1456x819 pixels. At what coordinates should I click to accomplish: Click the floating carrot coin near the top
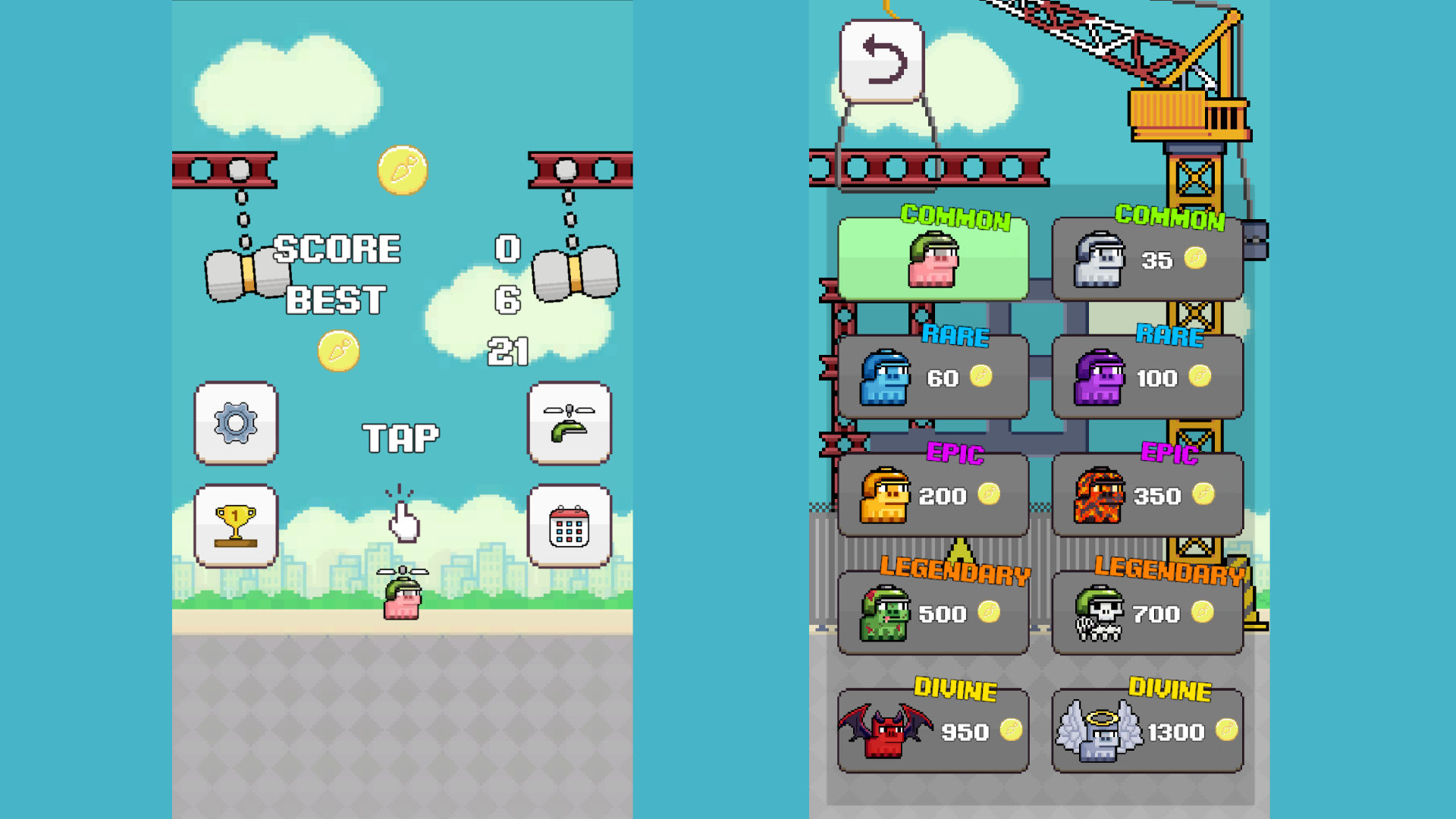403,171
